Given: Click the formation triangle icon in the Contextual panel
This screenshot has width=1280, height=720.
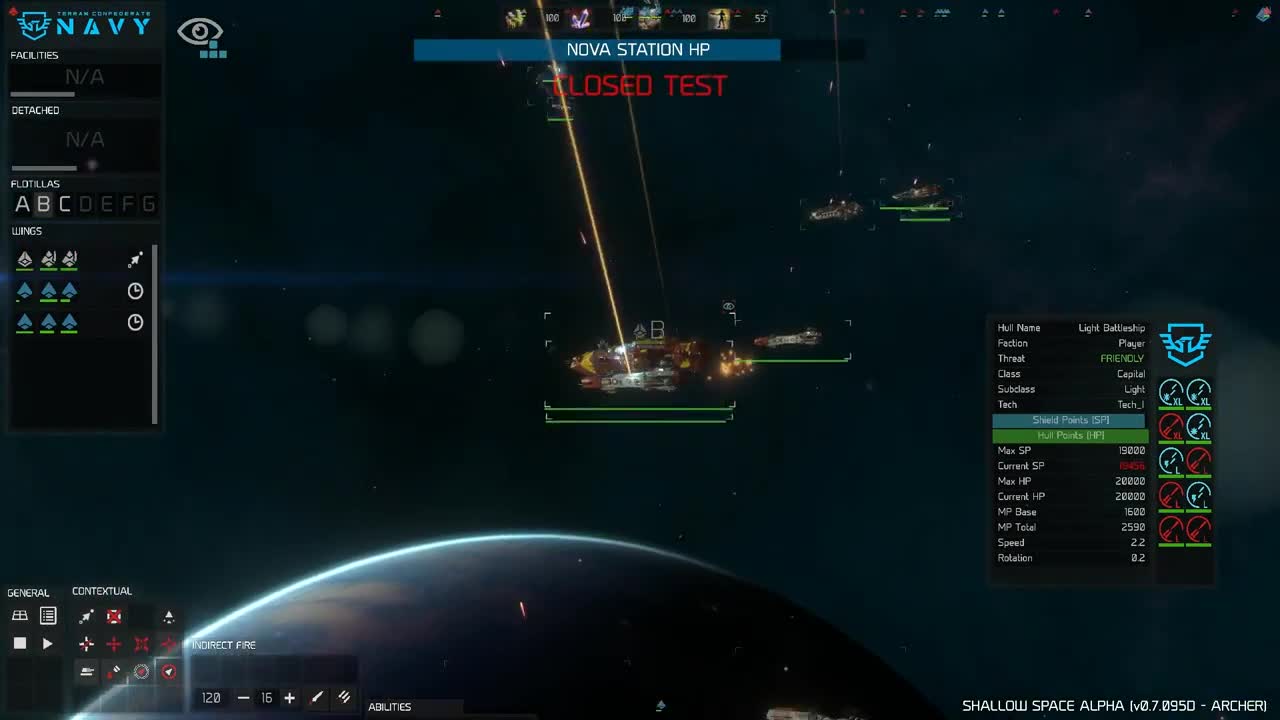Looking at the screenshot, I should coord(168,617).
